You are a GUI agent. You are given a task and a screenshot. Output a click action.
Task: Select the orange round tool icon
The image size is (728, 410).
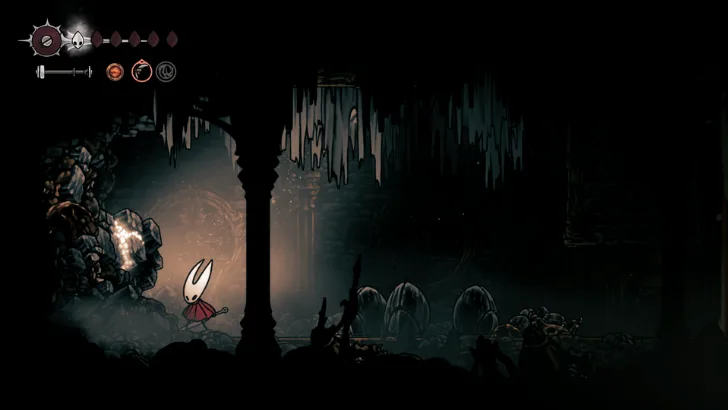click(115, 72)
